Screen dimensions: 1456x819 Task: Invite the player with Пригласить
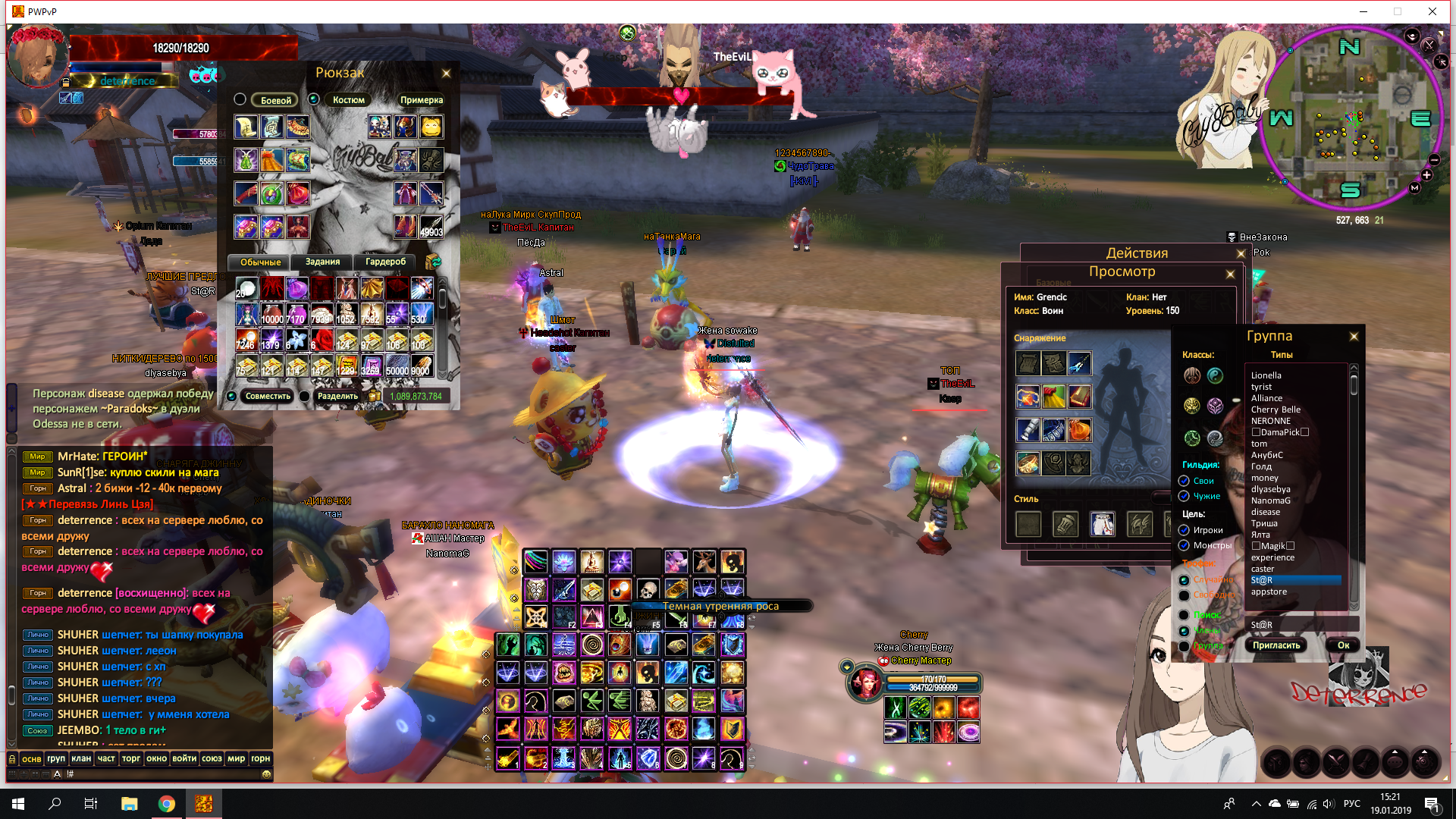[x=1276, y=645]
